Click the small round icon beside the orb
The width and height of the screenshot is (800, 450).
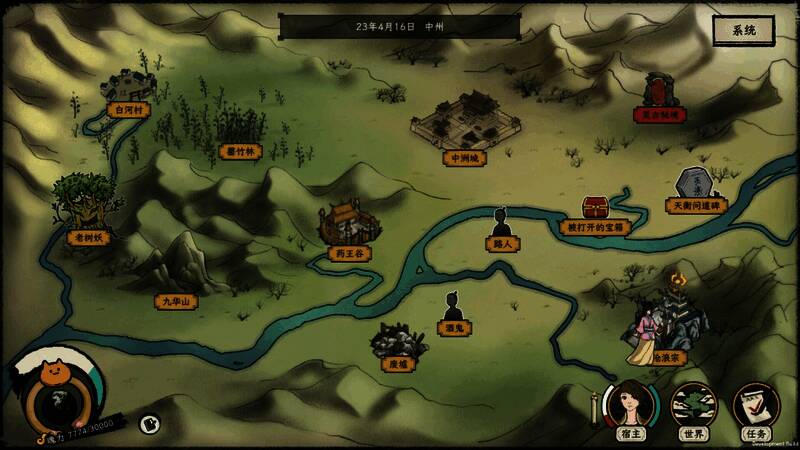[147, 424]
